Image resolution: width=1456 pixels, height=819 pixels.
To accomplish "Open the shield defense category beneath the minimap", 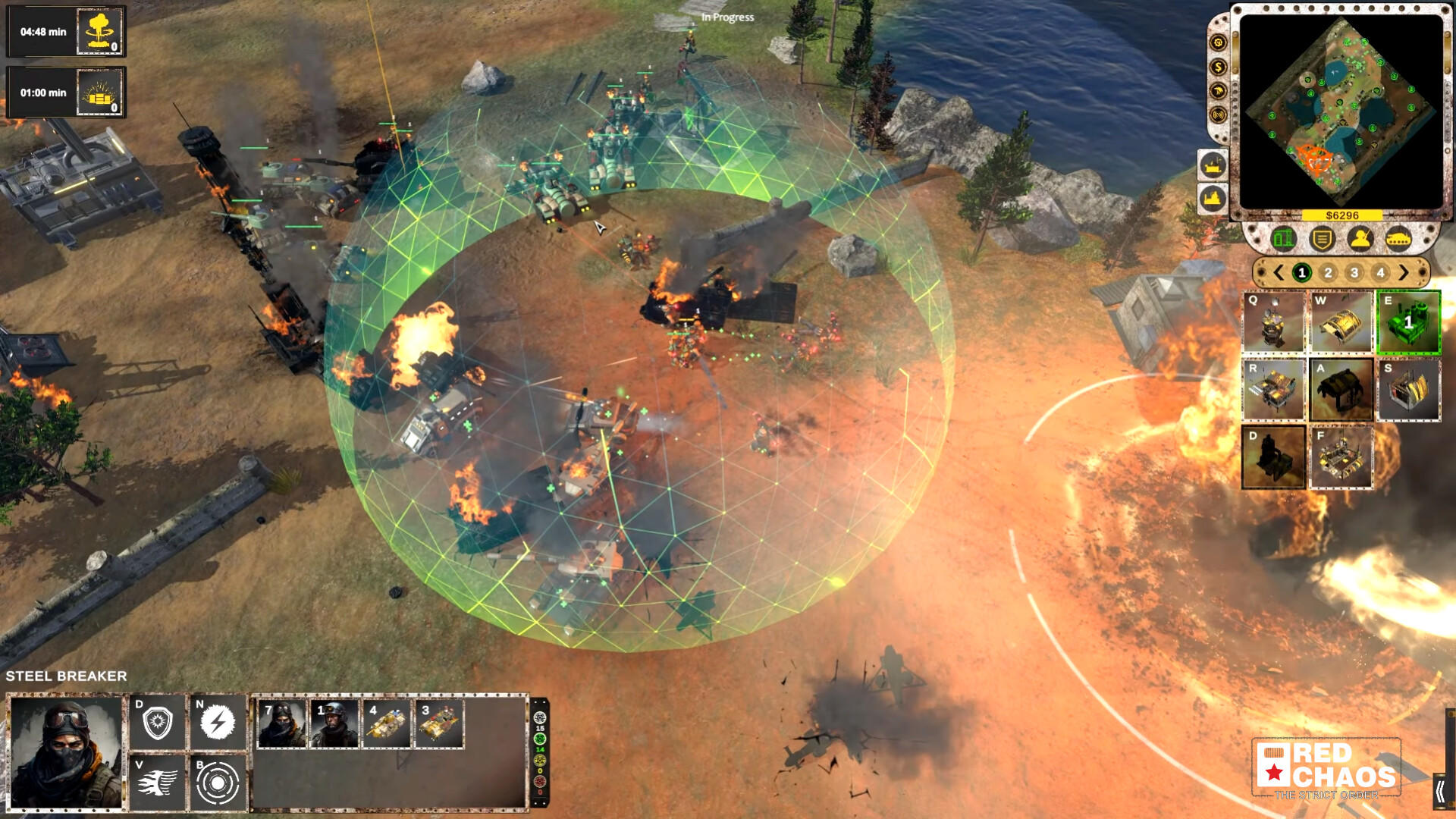I will coord(1322,239).
